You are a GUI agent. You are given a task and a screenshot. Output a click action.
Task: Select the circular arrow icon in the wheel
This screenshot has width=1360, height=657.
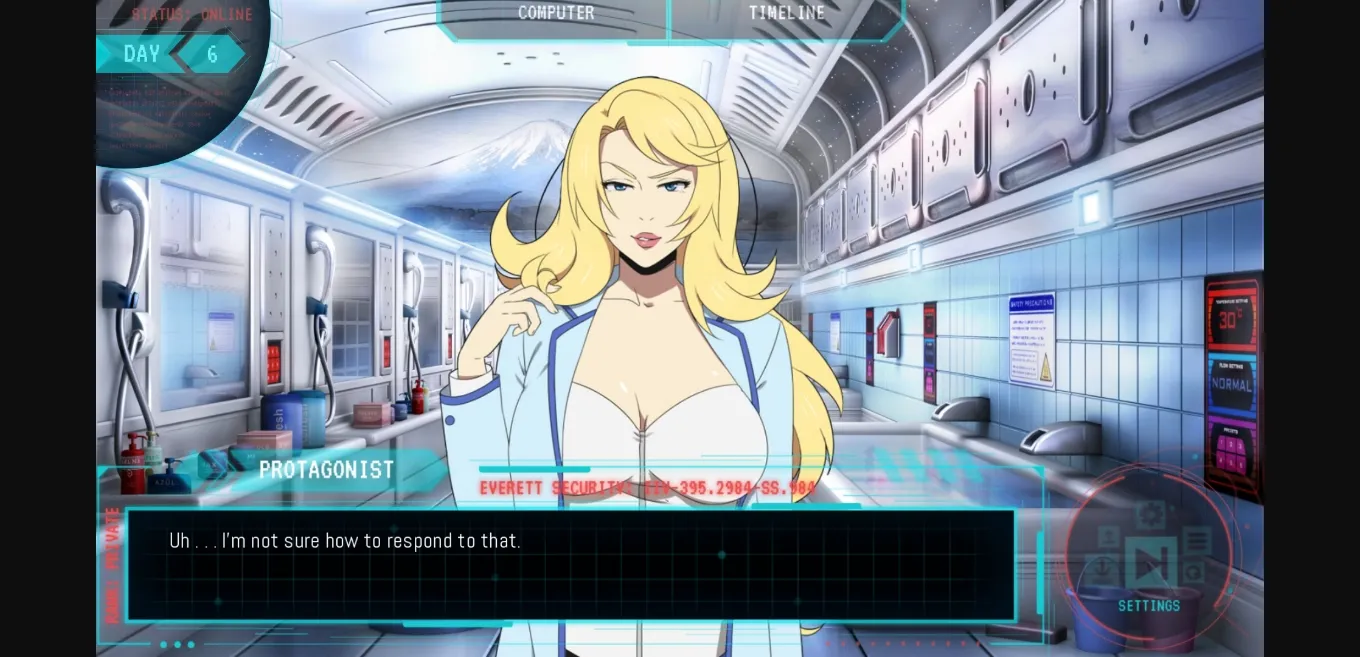click(1193, 572)
